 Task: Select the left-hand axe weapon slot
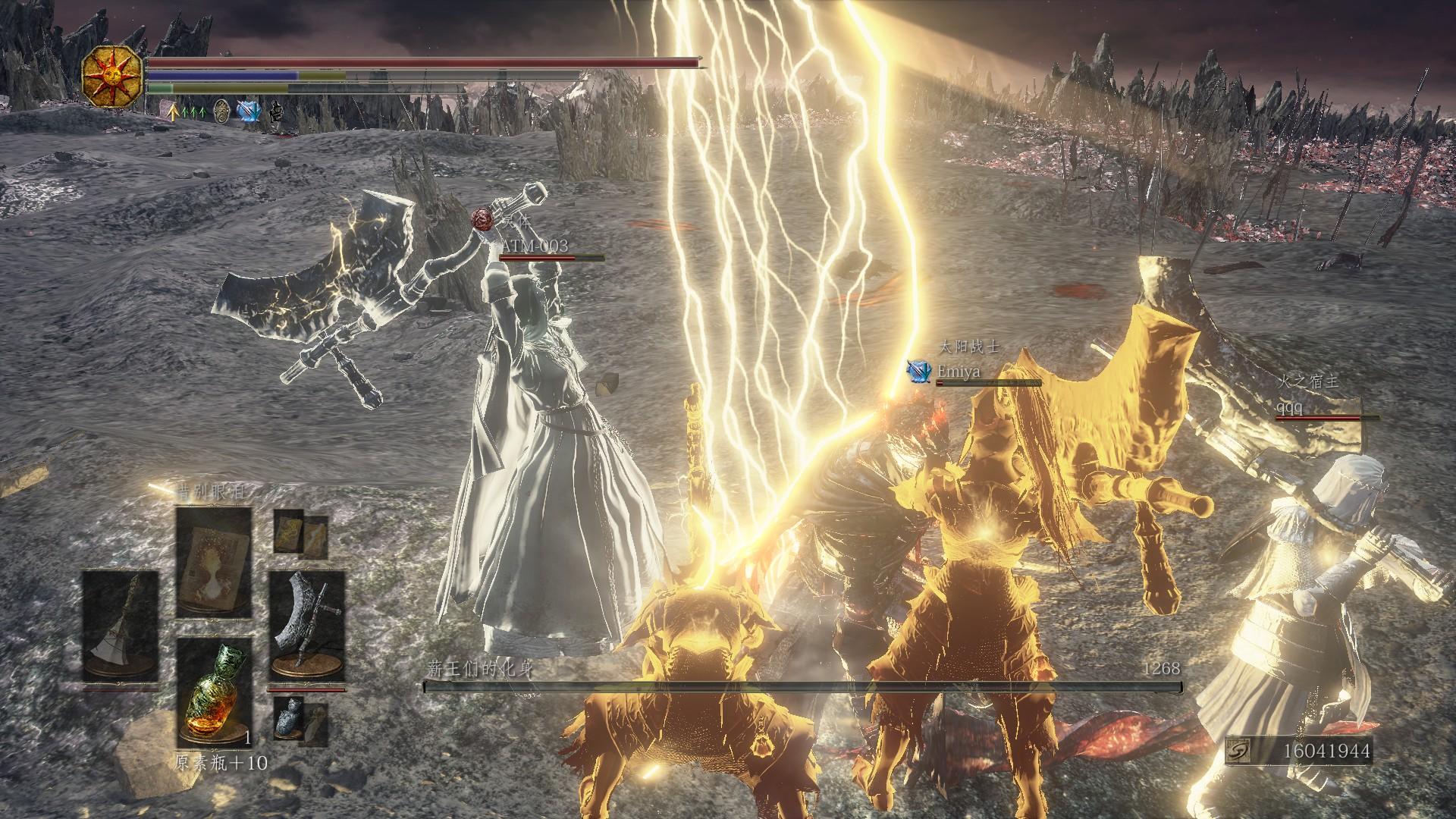click(x=120, y=624)
